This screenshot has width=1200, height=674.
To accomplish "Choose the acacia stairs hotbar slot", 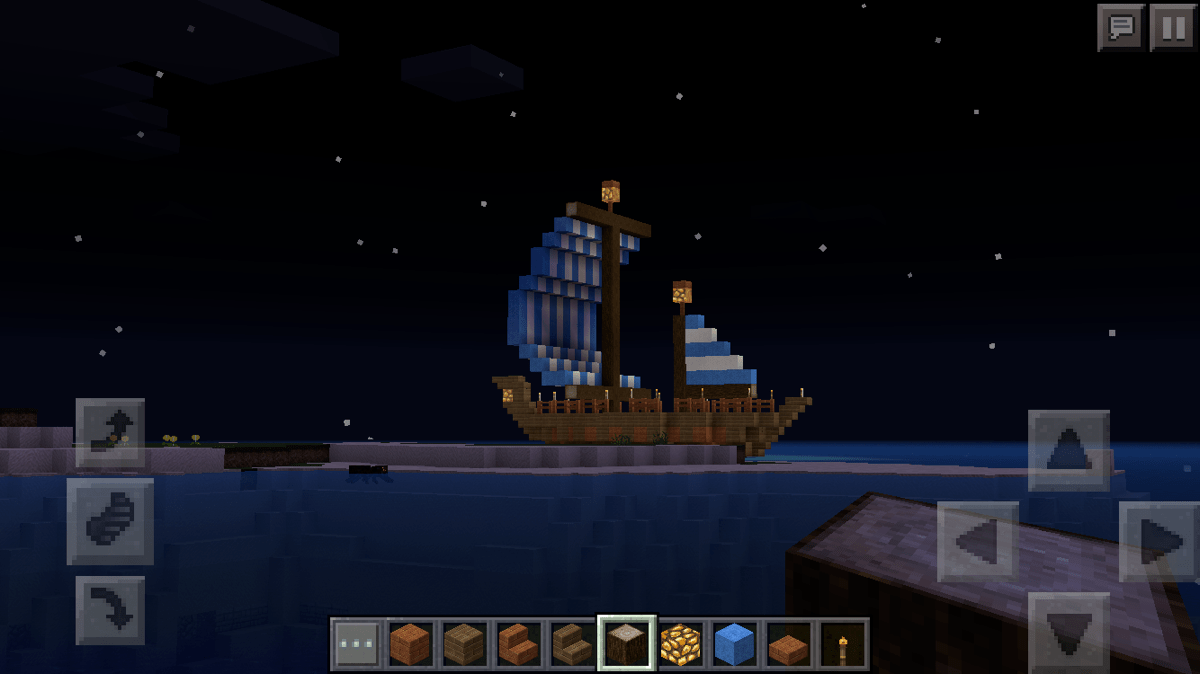I will 519,644.
